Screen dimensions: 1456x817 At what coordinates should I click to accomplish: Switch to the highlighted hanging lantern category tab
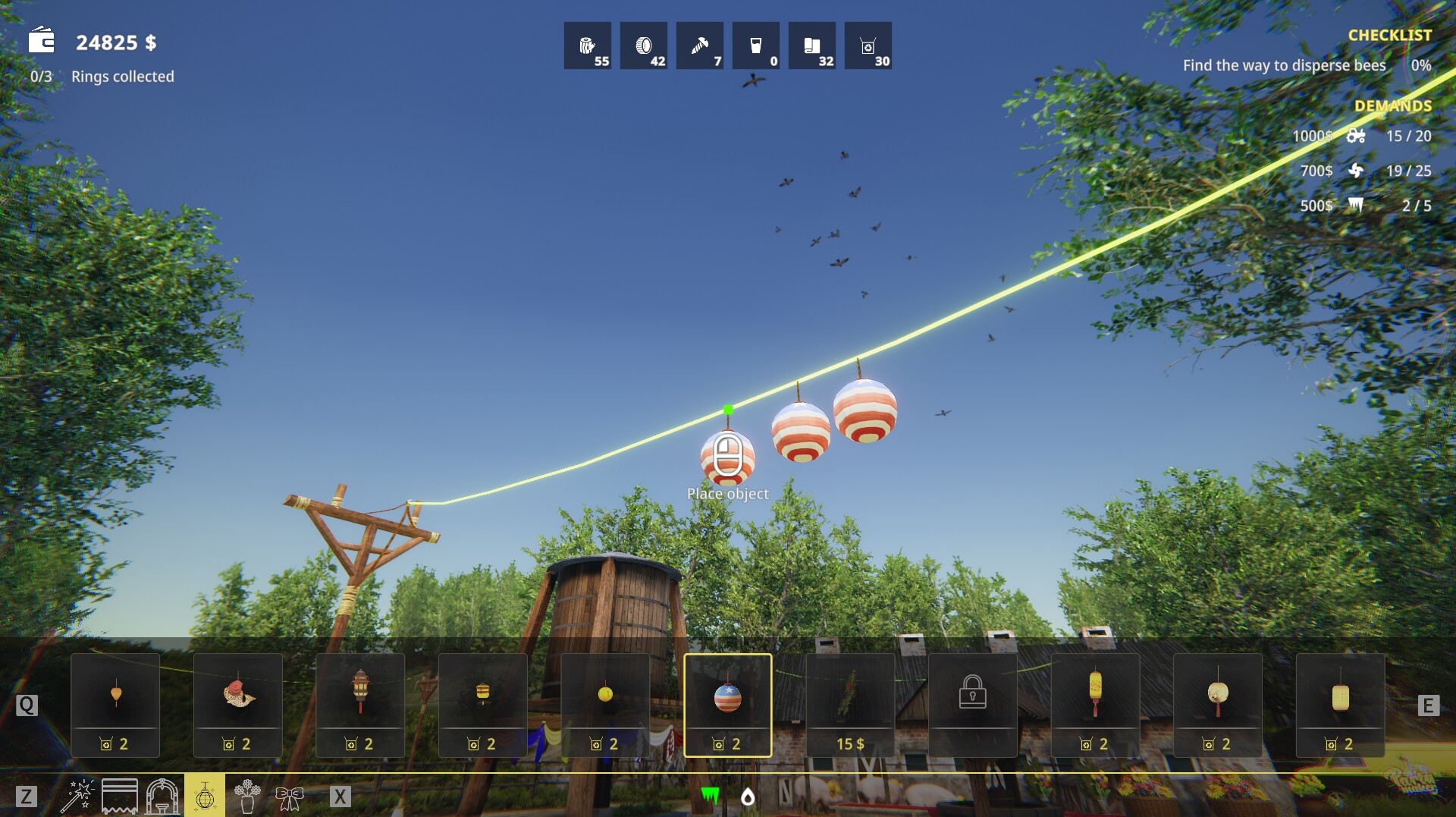click(205, 797)
